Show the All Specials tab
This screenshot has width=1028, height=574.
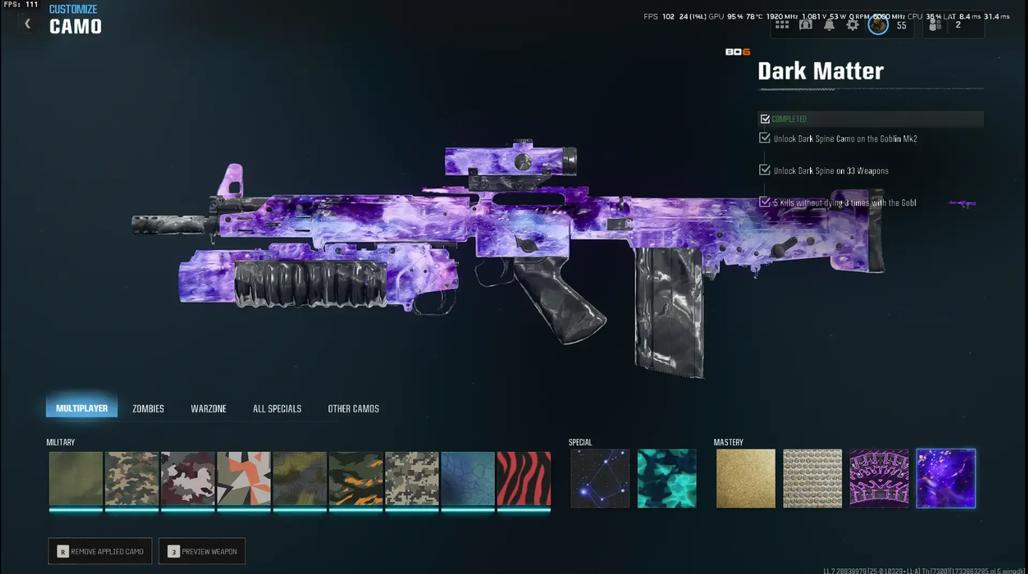click(277, 408)
